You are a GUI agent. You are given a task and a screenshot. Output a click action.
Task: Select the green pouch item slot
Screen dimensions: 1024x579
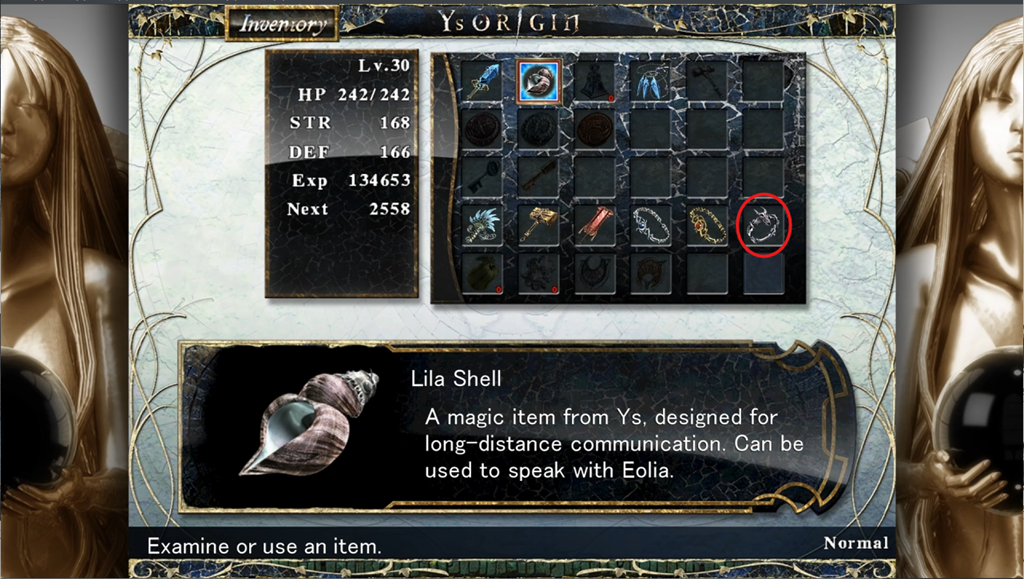[x=484, y=273]
